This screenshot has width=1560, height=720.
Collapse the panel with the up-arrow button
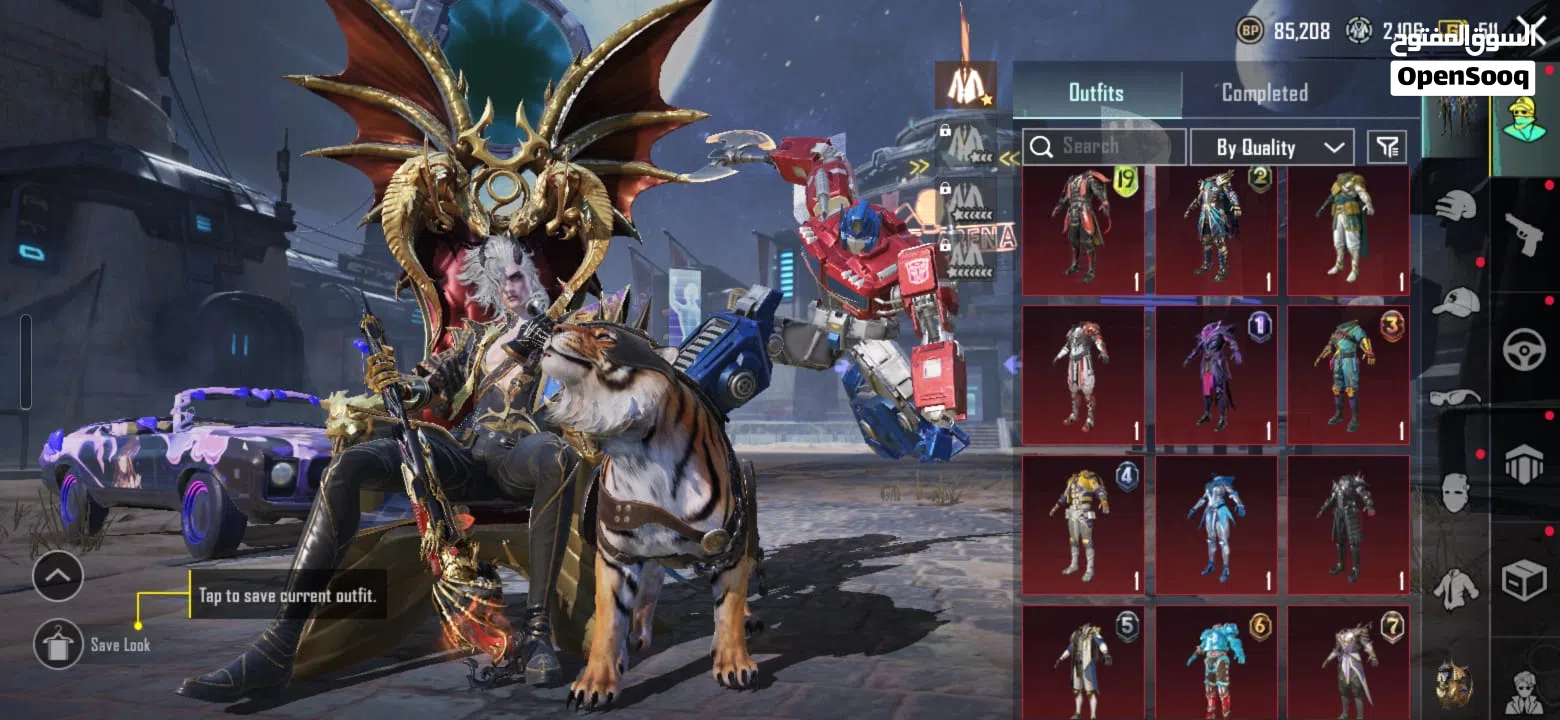pyautogui.click(x=58, y=576)
